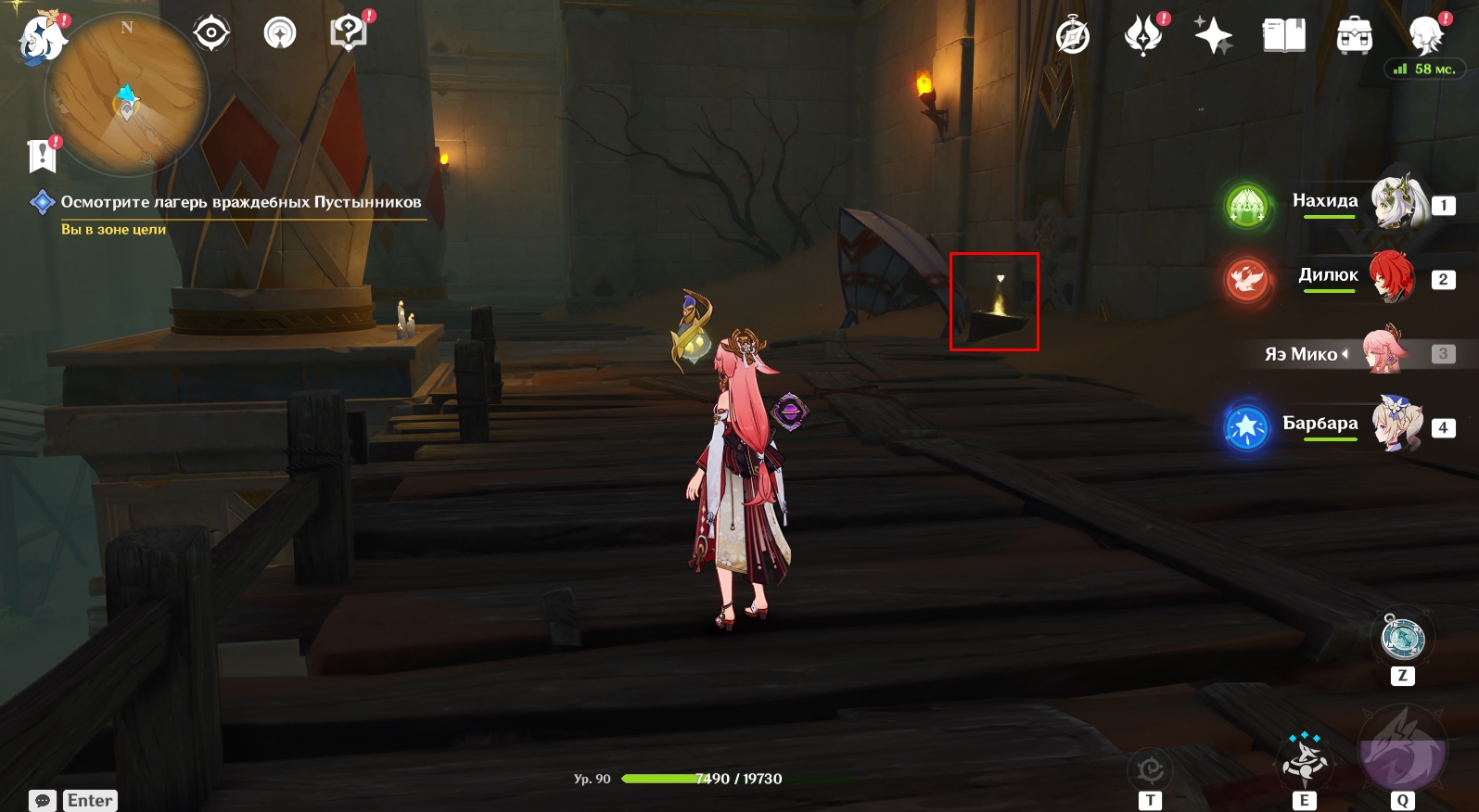Click the target crosshair icon by the minimap
Screen dimensions: 1479x812
tap(211, 34)
